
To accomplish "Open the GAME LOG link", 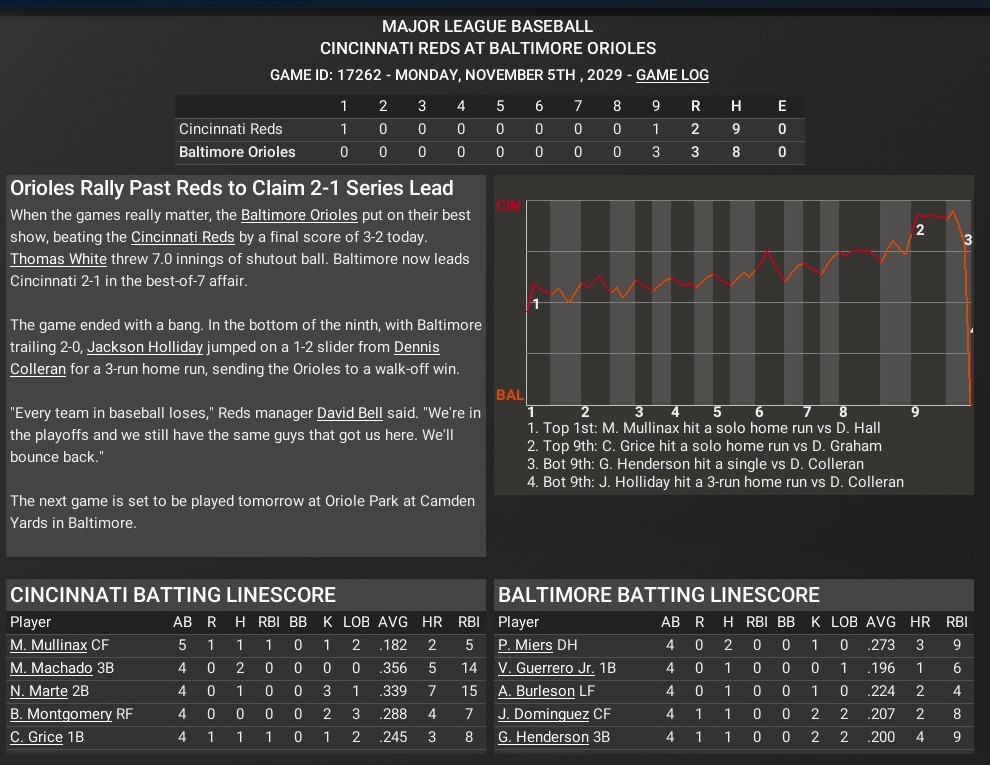I will 672,75.
